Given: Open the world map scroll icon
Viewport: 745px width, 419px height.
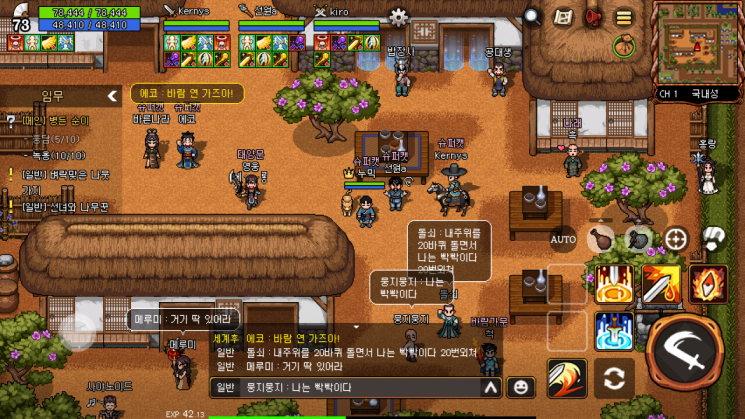Looking at the screenshot, I should 564,16.
